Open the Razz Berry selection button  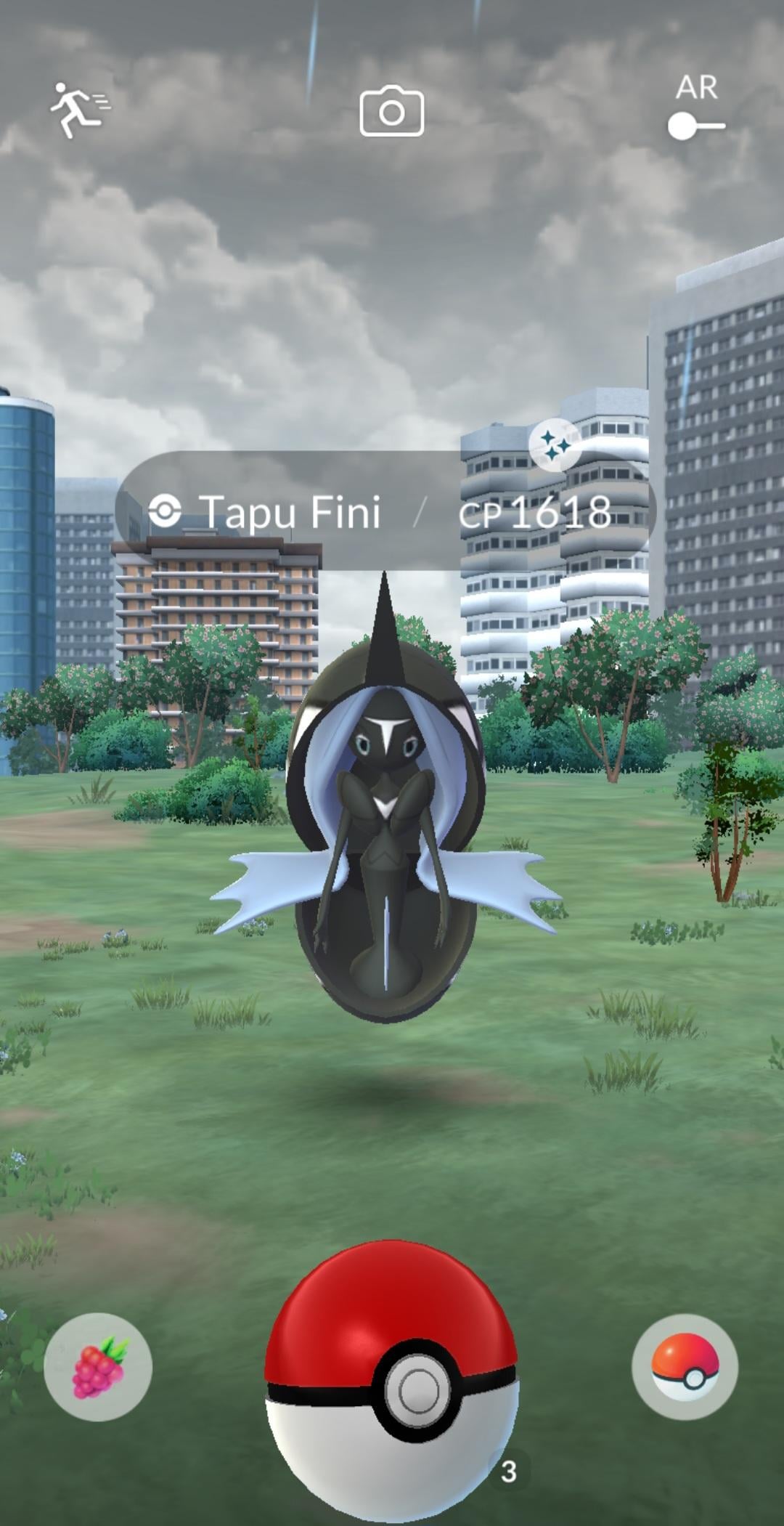click(x=98, y=1366)
